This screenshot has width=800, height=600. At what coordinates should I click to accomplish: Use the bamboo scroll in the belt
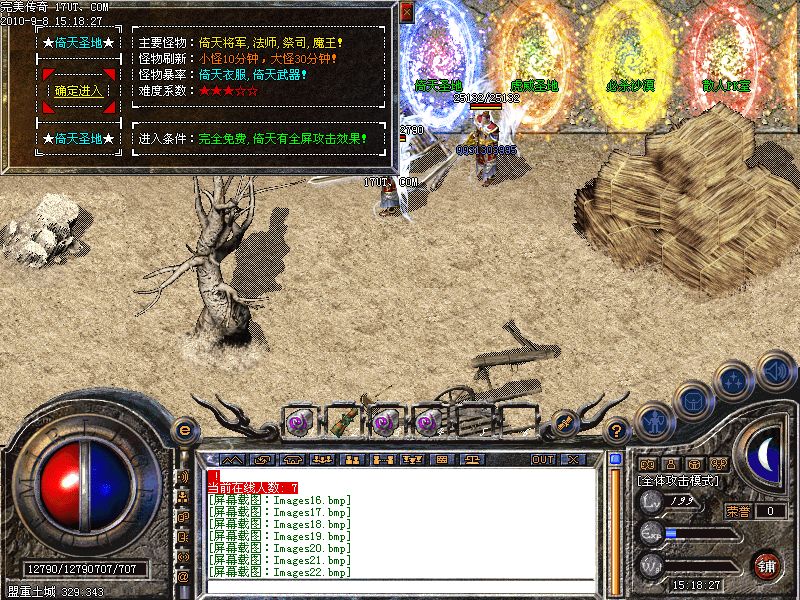[x=341, y=420]
